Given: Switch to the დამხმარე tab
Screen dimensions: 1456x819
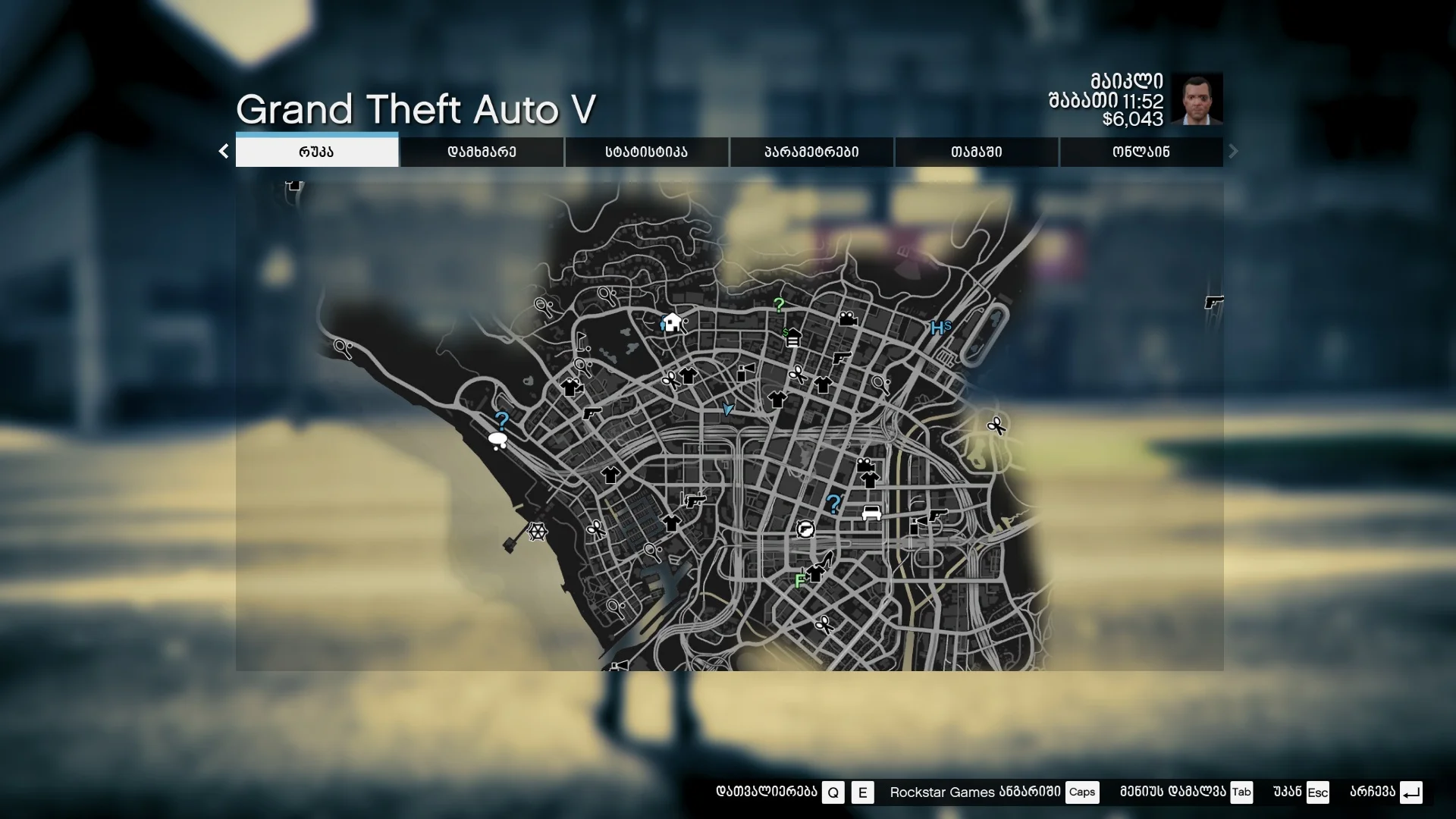Looking at the screenshot, I should tap(482, 152).
